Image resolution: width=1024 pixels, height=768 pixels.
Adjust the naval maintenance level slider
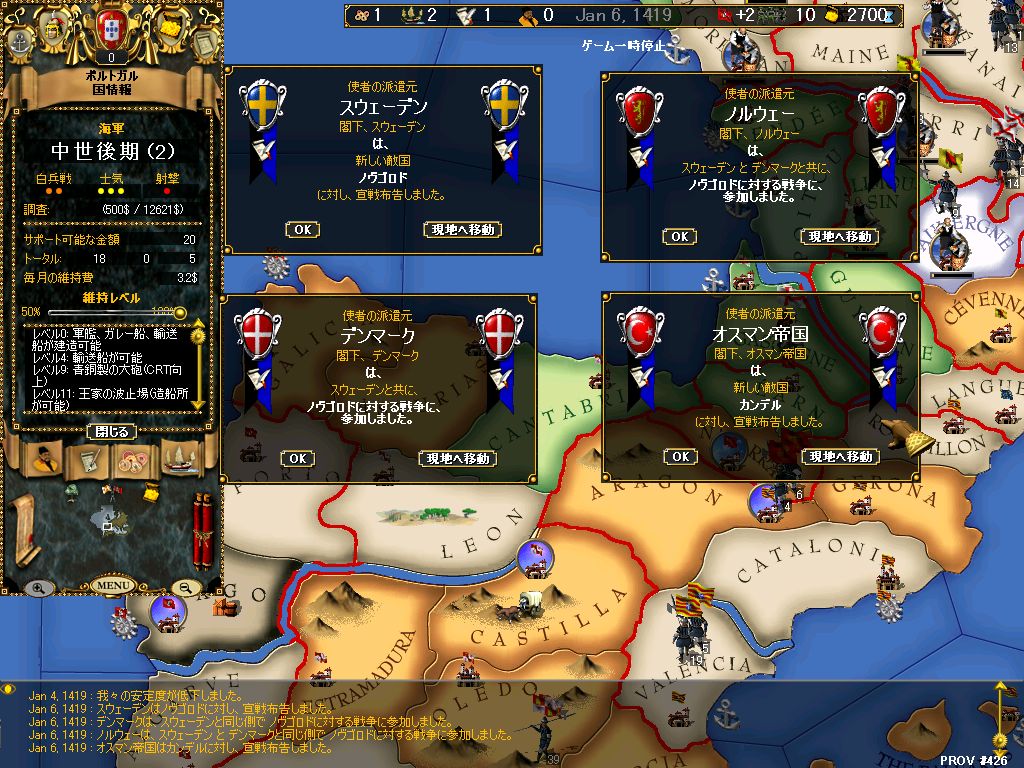point(112,312)
